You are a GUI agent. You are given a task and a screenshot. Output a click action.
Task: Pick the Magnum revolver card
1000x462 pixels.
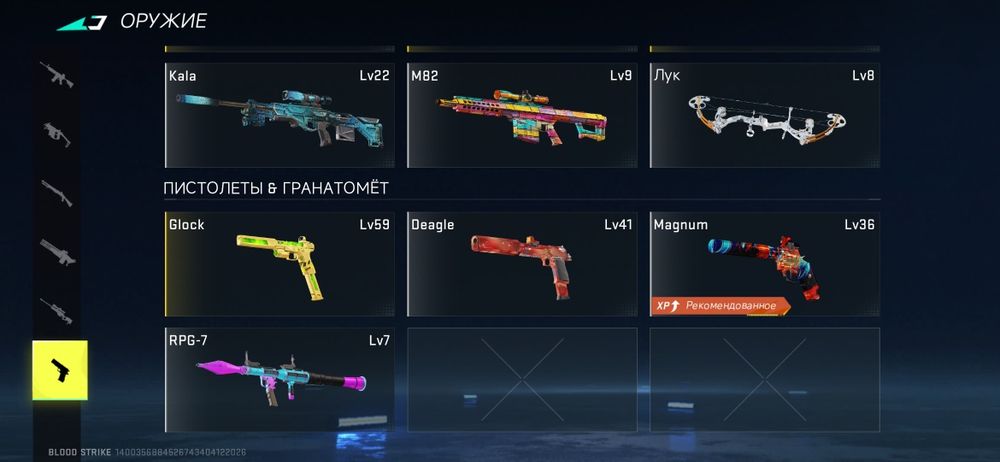[x=764, y=264]
